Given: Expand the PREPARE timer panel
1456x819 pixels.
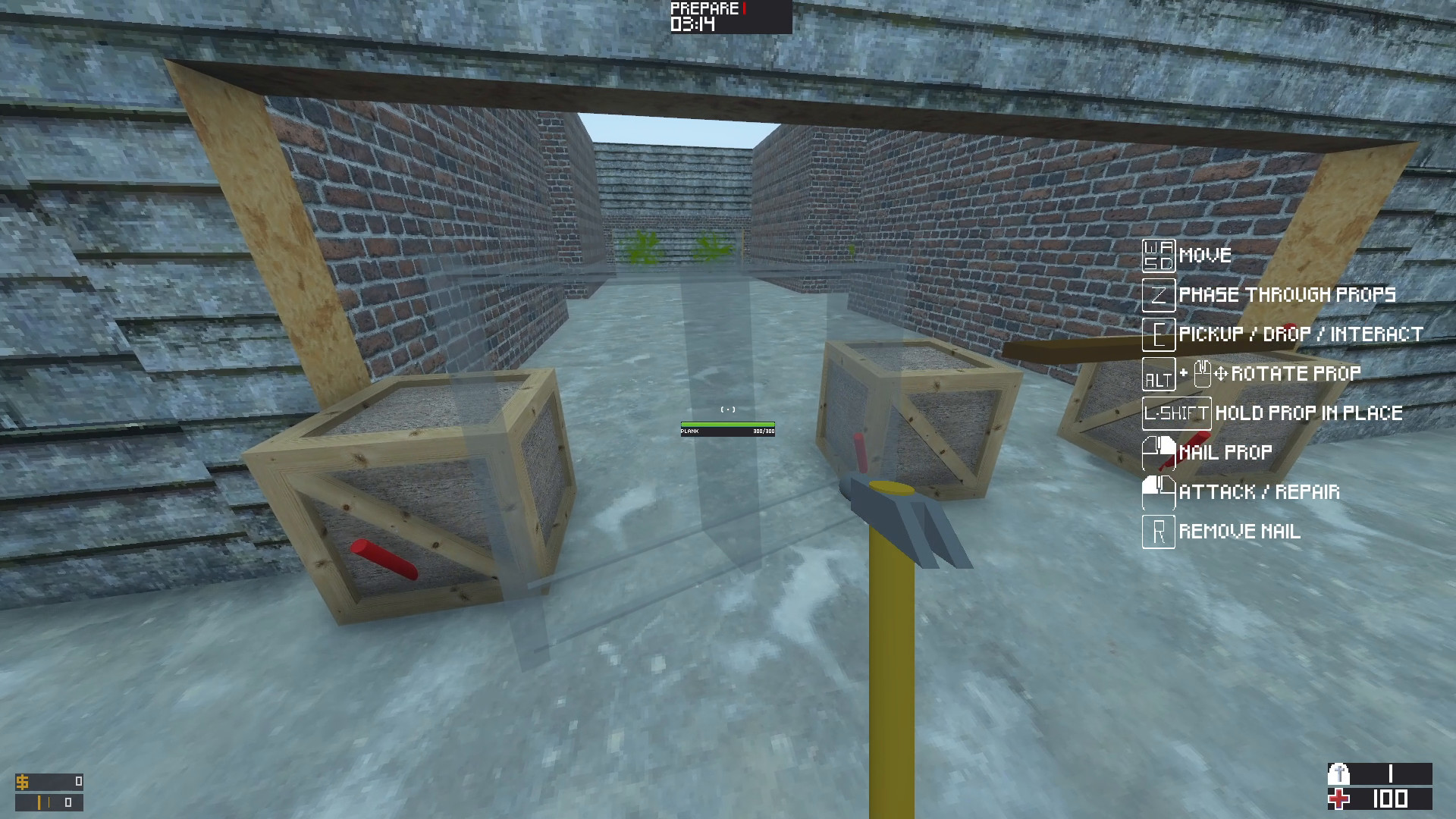Looking at the screenshot, I should click(724, 18).
